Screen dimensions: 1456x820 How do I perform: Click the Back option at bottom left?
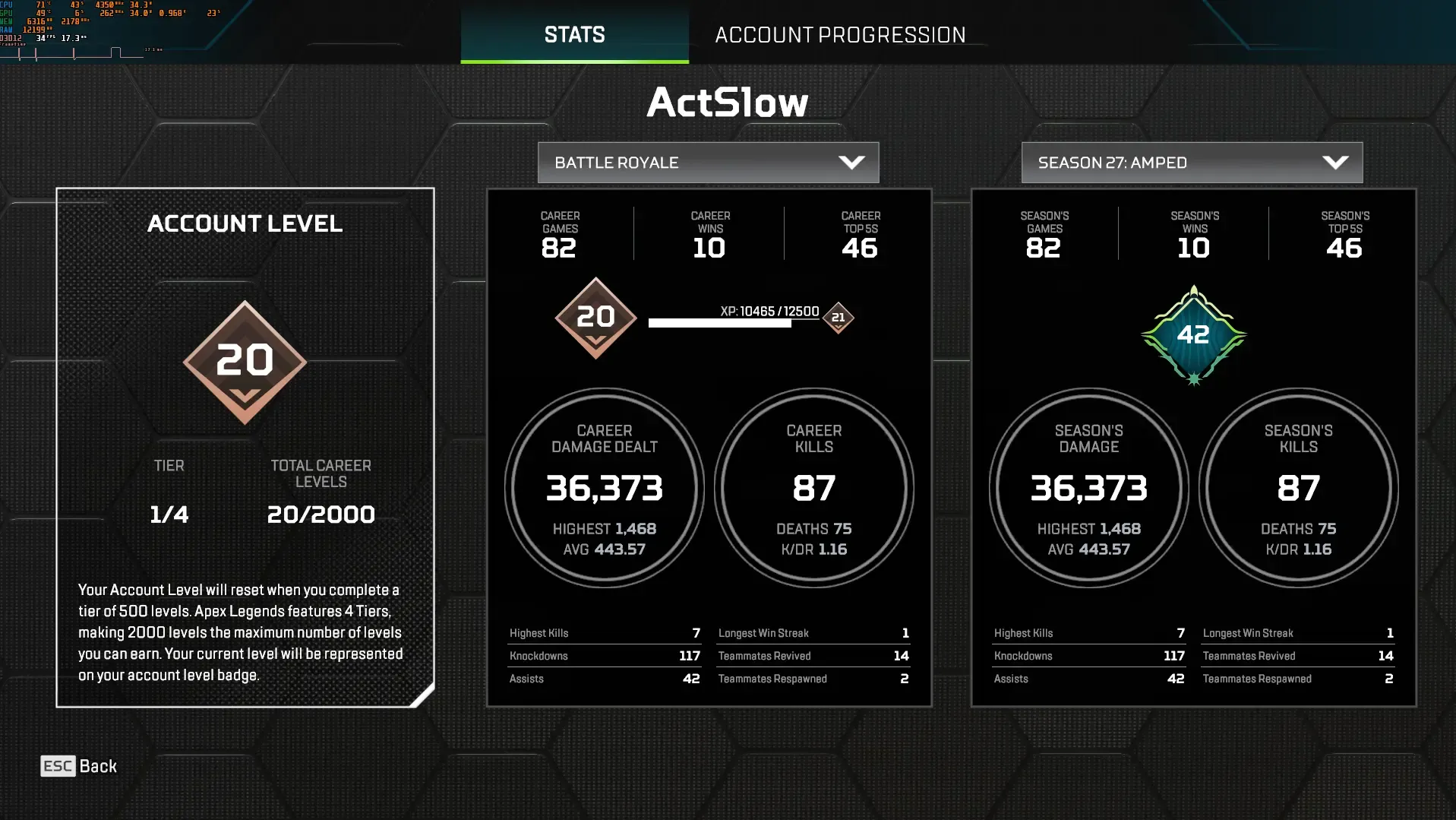click(98, 766)
